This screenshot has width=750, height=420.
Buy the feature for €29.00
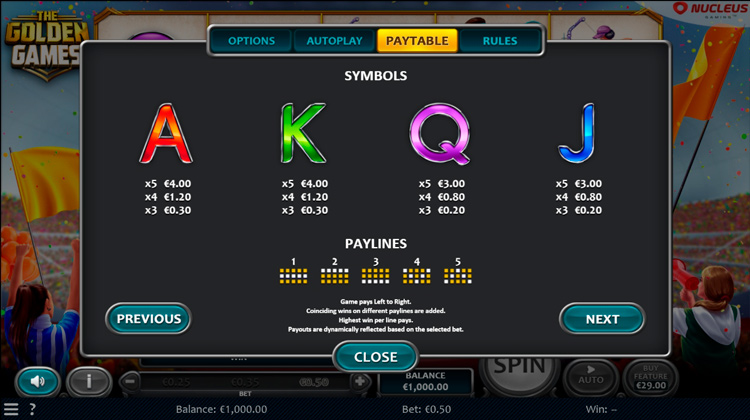tap(650, 377)
